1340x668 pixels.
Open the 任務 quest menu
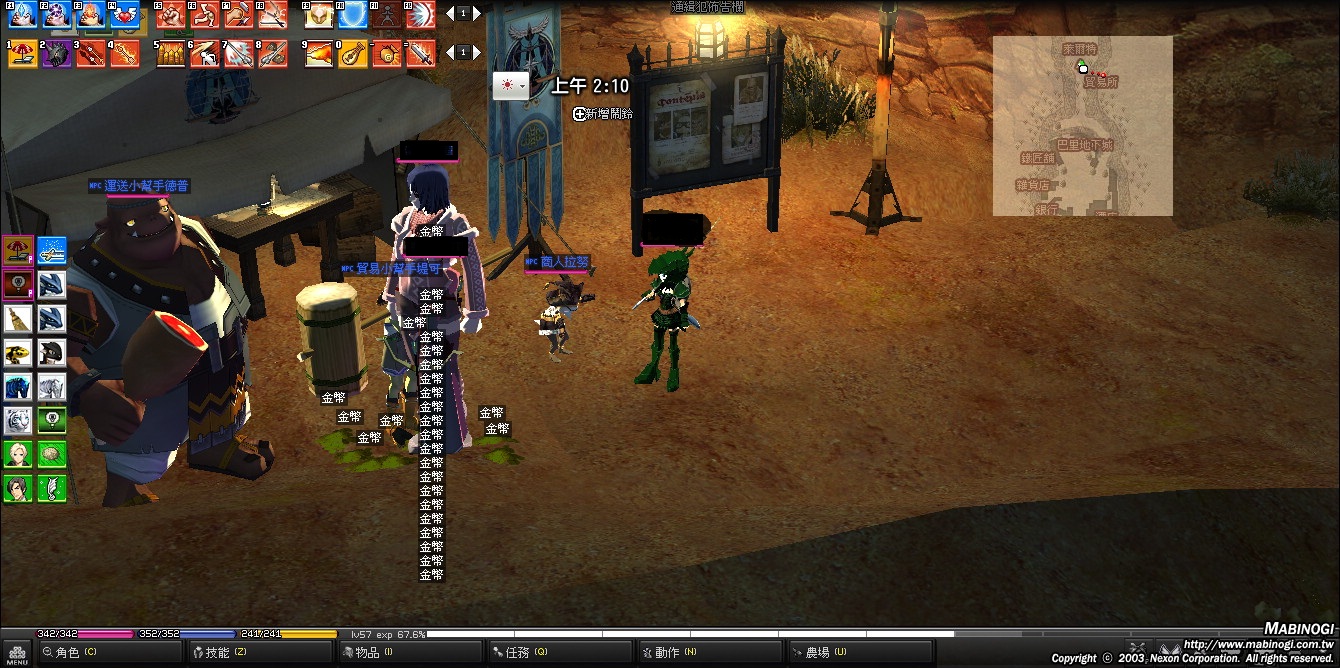517,653
